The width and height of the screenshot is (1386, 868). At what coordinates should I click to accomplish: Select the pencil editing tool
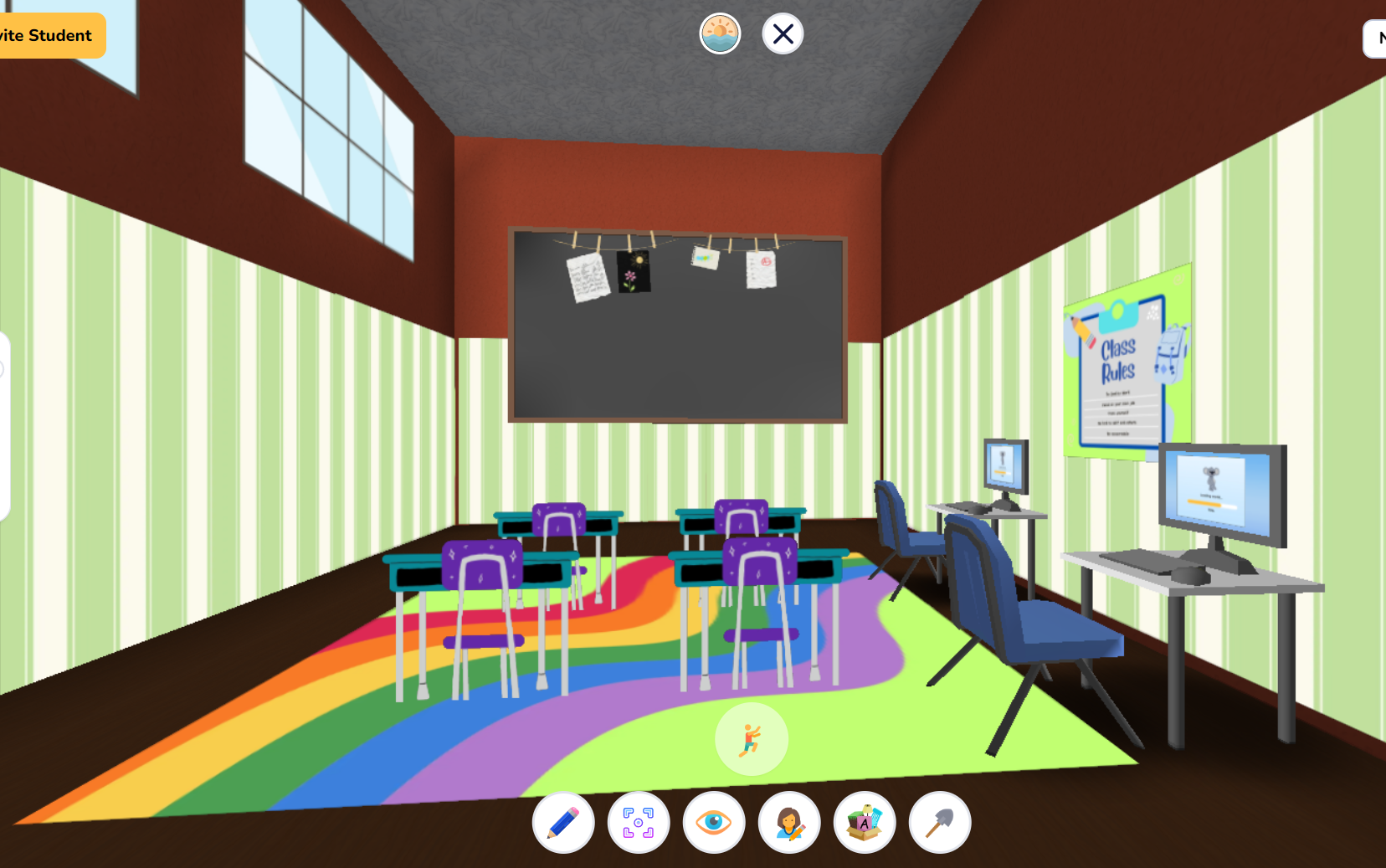pyautogui.click(x=562, y=823)
